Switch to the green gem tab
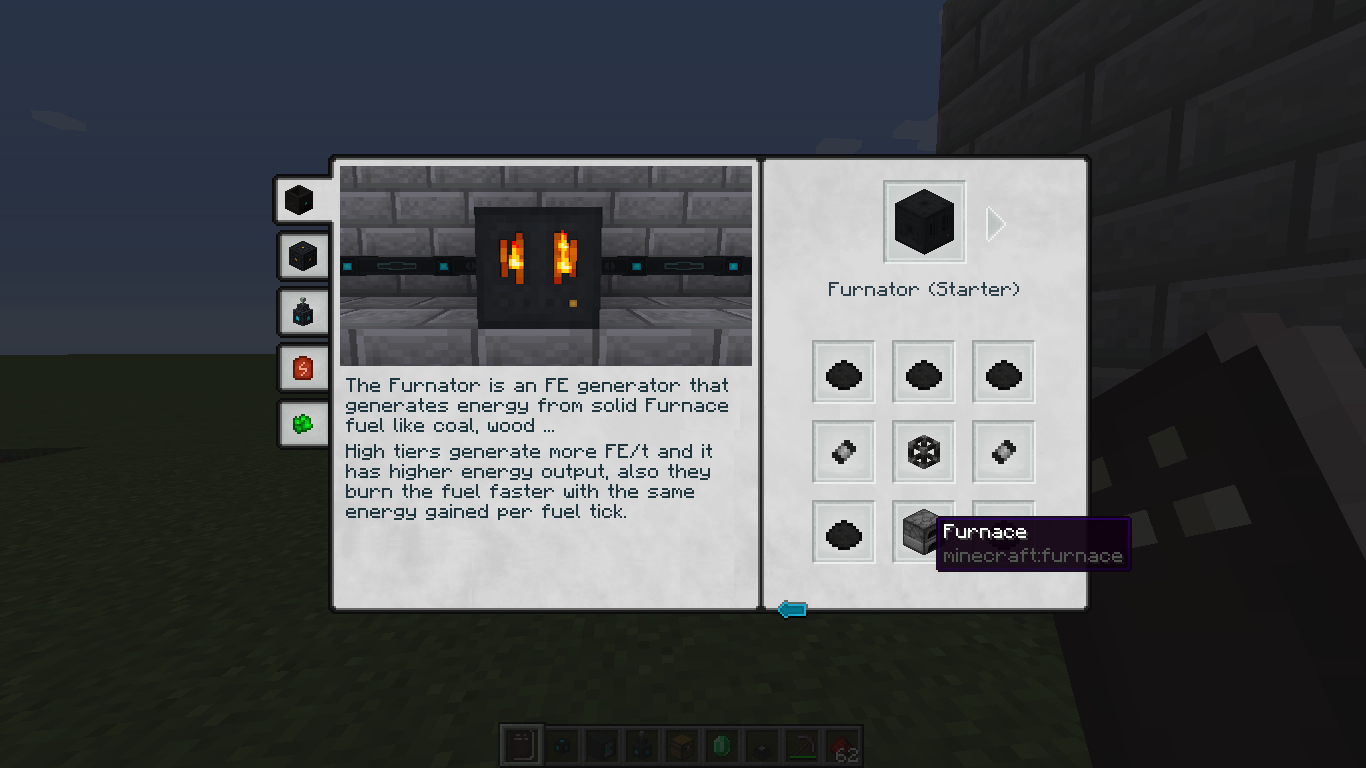The width and height of the screenshot is (1366, 768). pyautogui.click(x=303, y=424)
